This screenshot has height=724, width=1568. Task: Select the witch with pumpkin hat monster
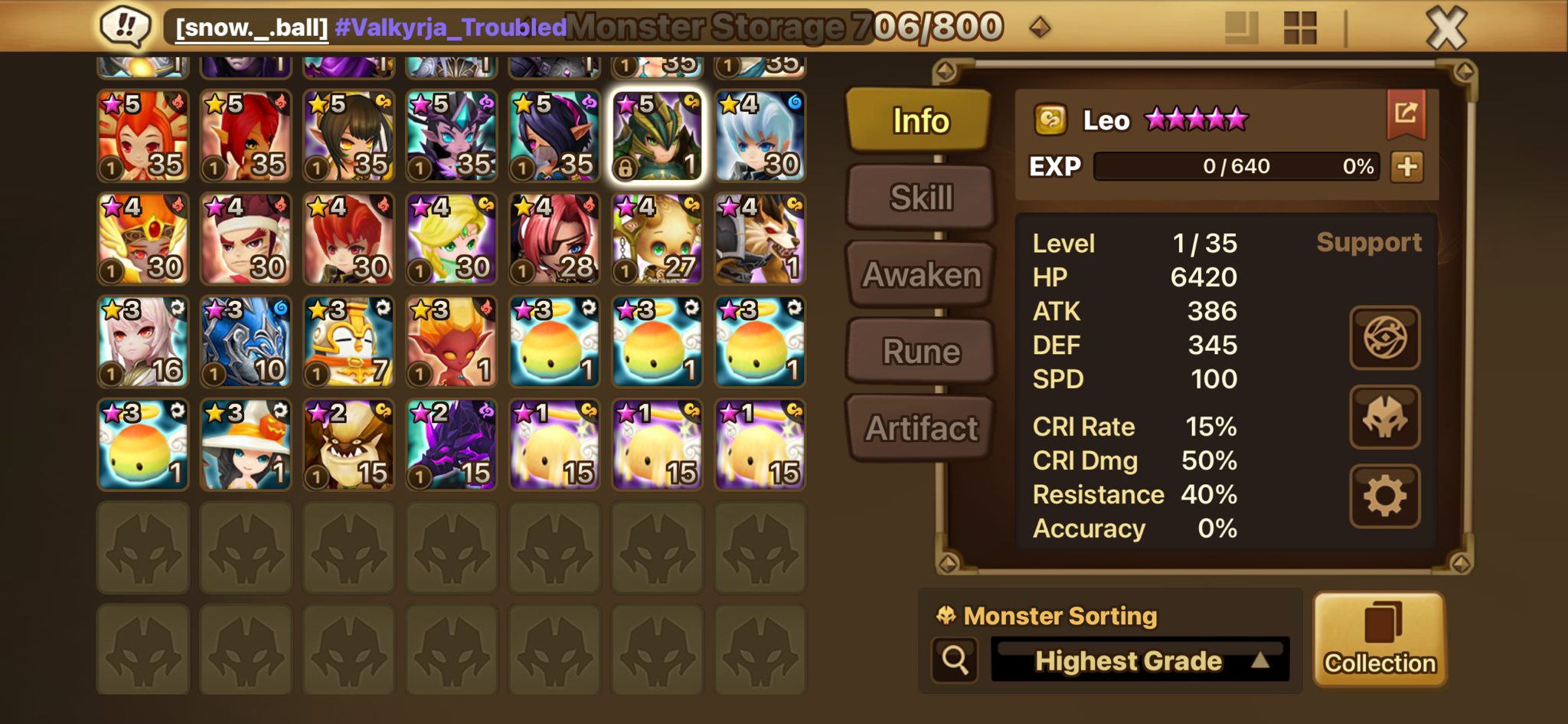tap(246, 444)
